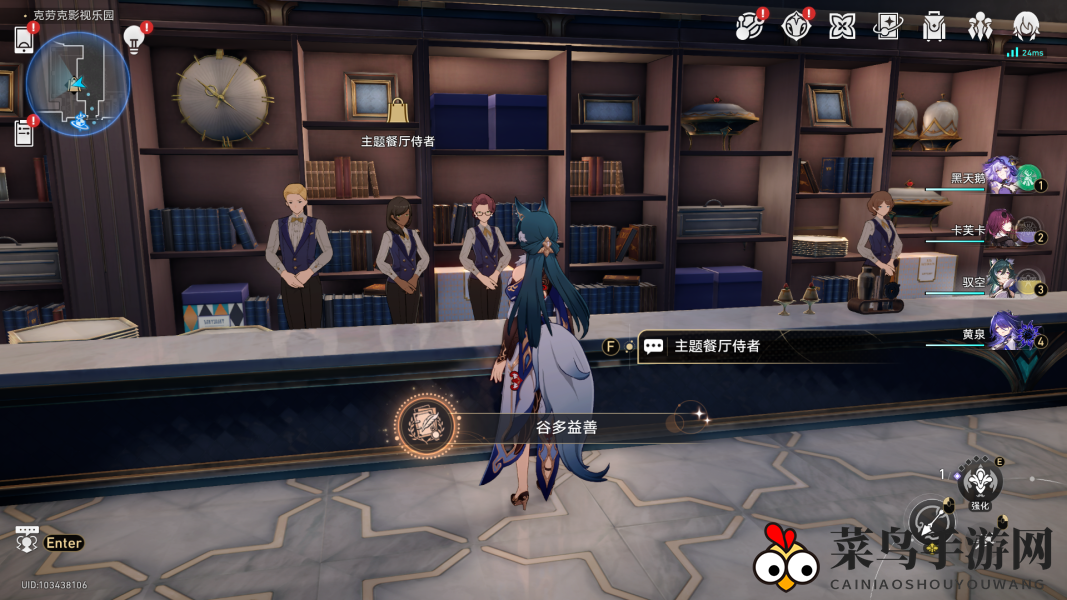Activate the 强化 technique skill
Viewport: 1067px width, 600px height.
980,482
